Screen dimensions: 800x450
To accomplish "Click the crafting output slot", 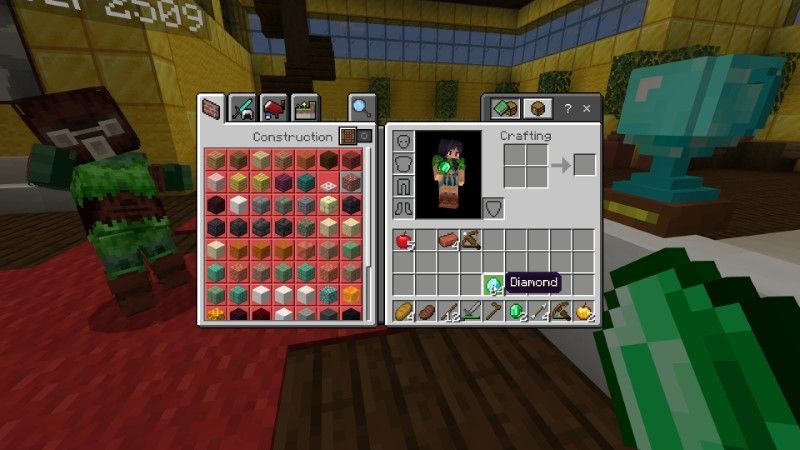I will point(584,165).
